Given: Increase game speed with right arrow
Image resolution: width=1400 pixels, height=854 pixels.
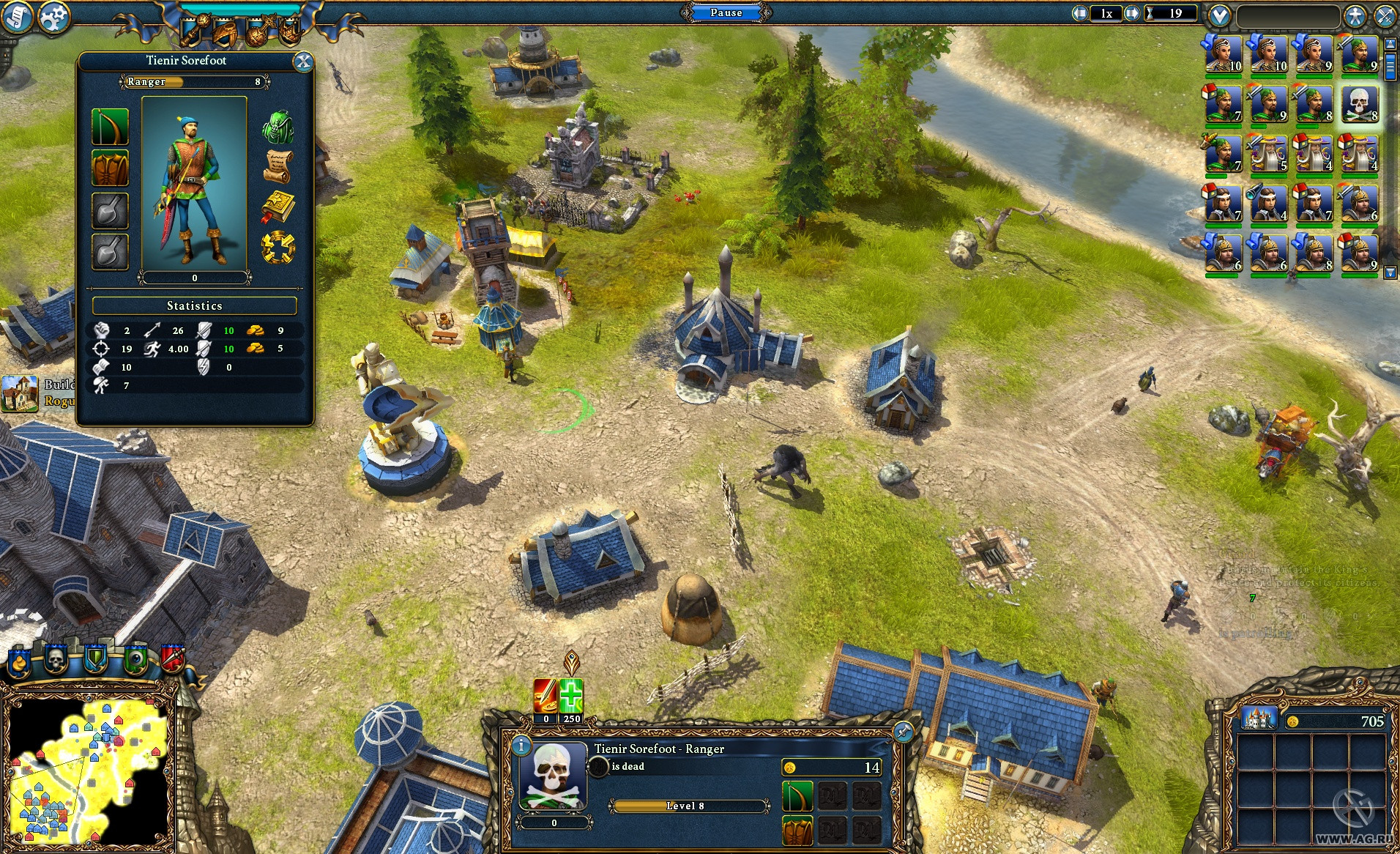Looking at the screenshot, I should click(x=1132, y=13).
